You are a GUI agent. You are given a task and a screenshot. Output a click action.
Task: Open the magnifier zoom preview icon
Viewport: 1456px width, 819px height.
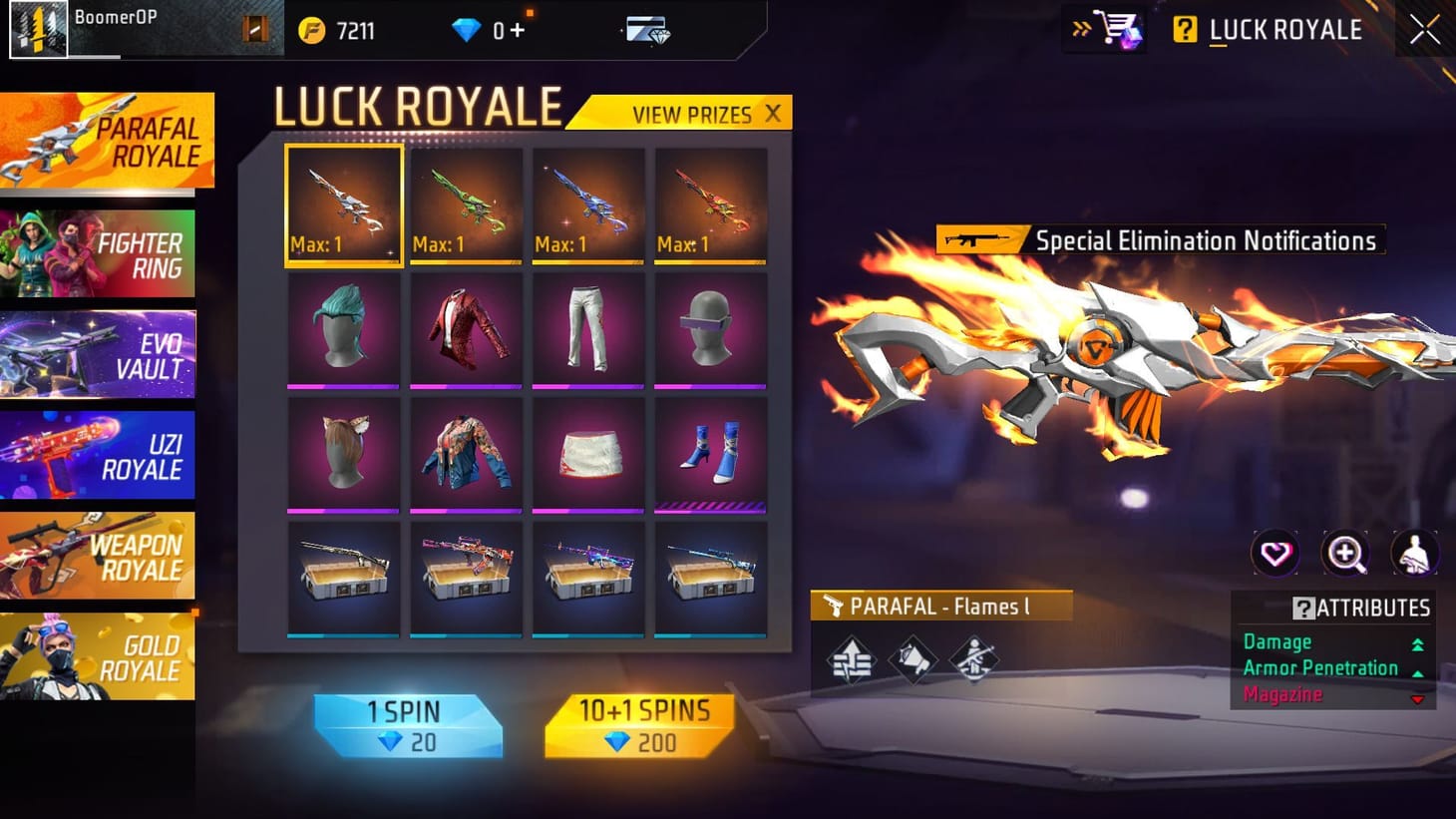(1345, 553)
